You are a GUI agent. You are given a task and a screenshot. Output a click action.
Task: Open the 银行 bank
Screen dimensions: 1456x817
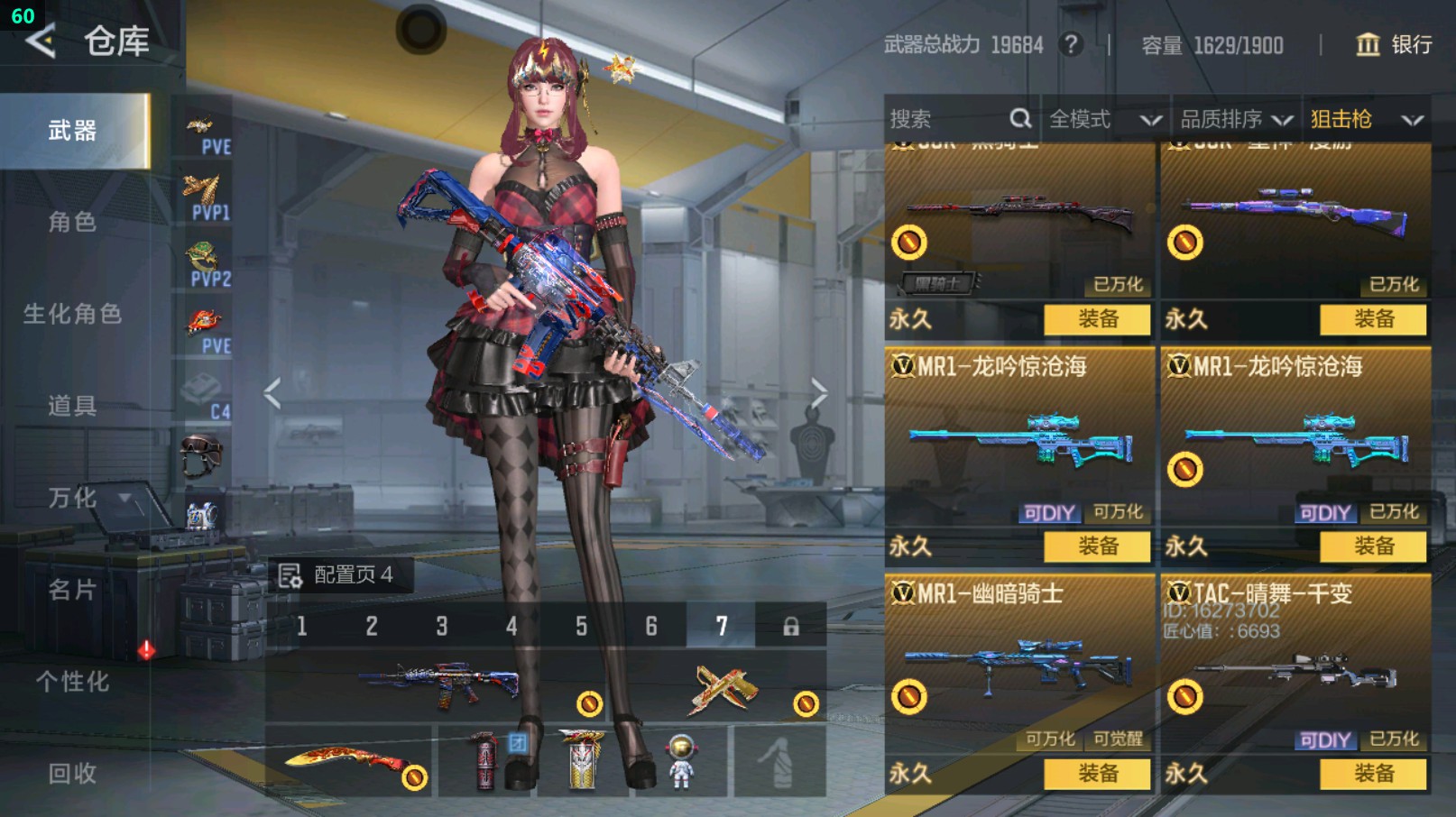(x=1395, y=44)
